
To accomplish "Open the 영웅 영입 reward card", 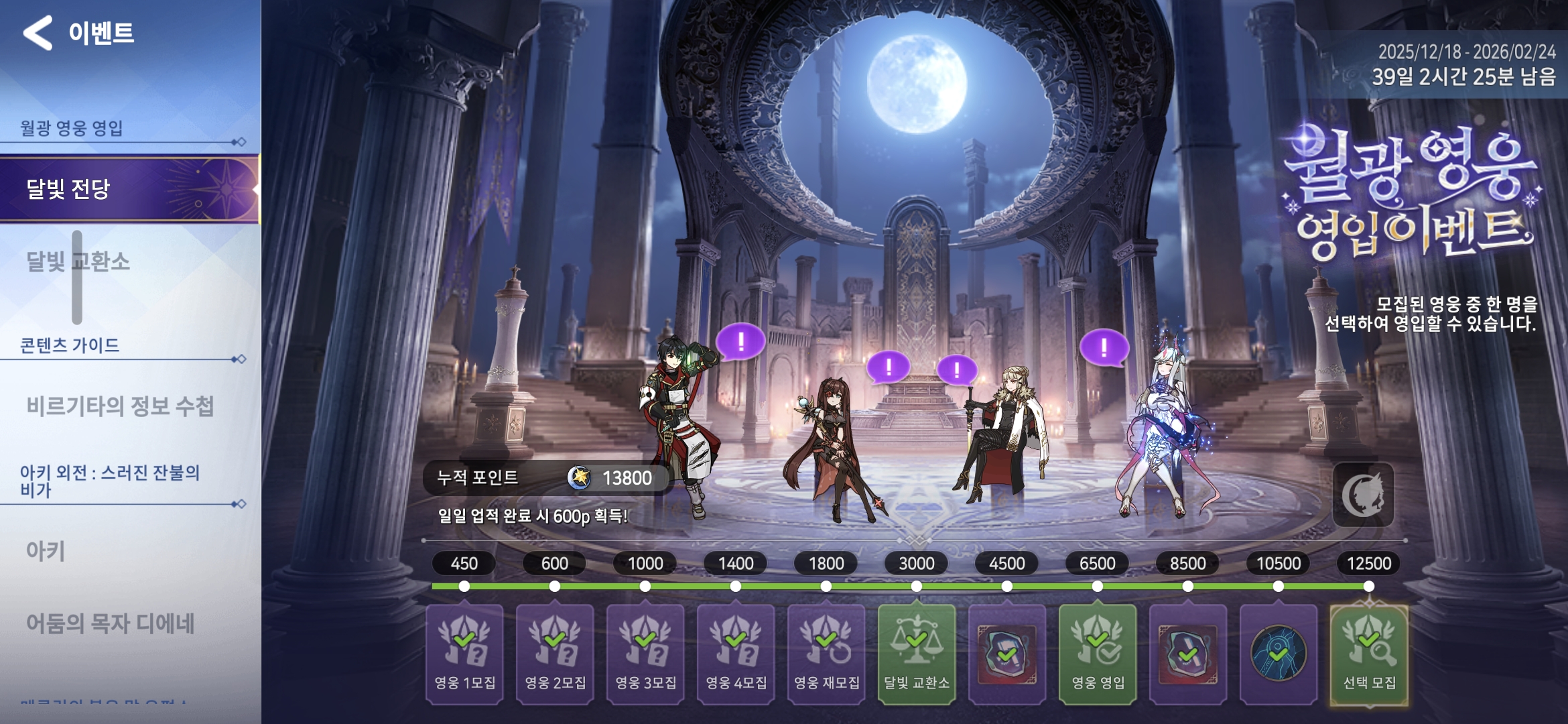I will pyautogui.click(x=1098, y=654).
